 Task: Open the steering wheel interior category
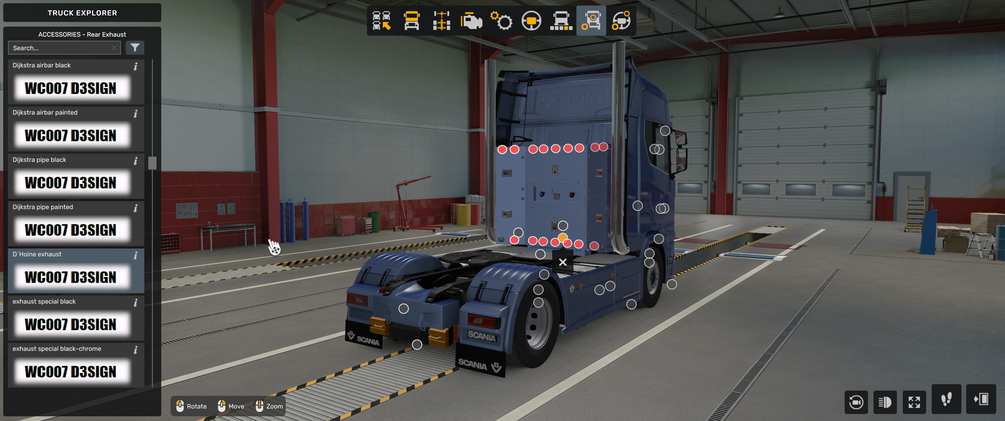pos(531,20)
